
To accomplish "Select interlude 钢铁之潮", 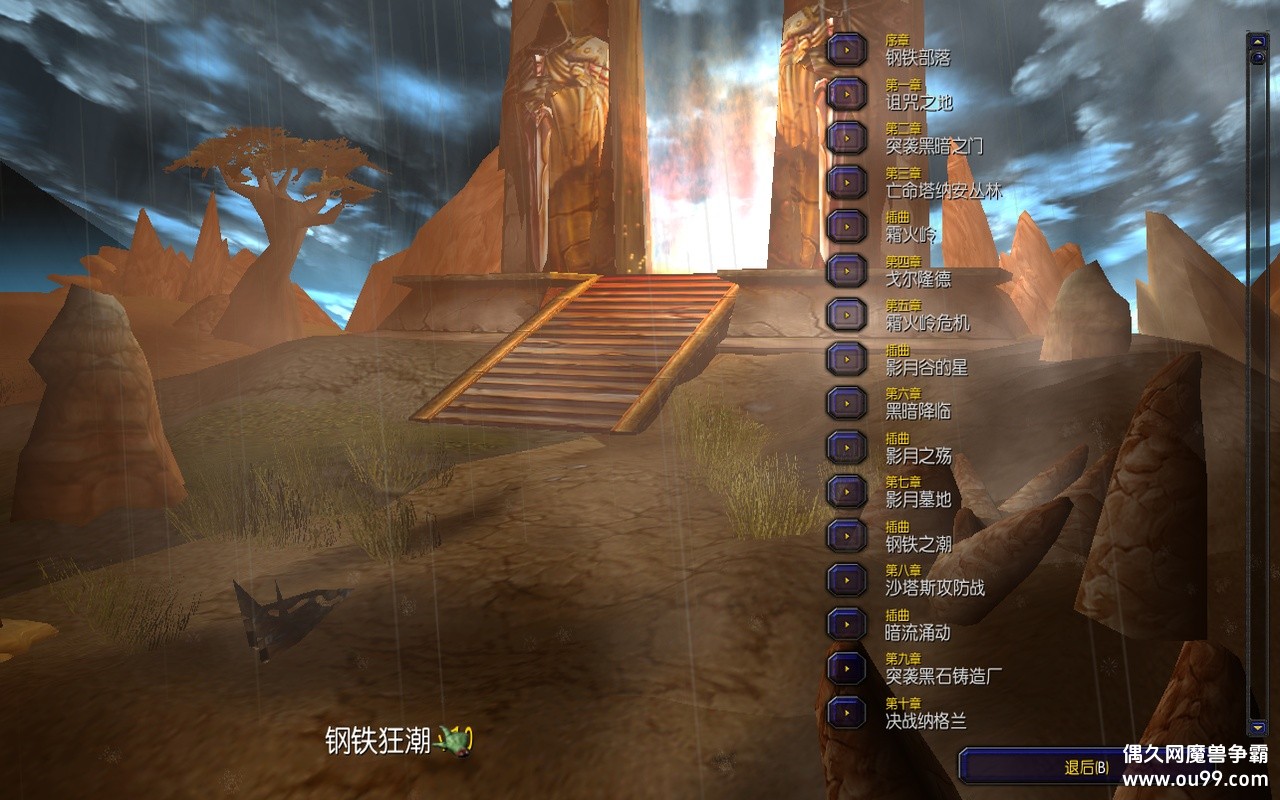I will click(x=847, y=535).
